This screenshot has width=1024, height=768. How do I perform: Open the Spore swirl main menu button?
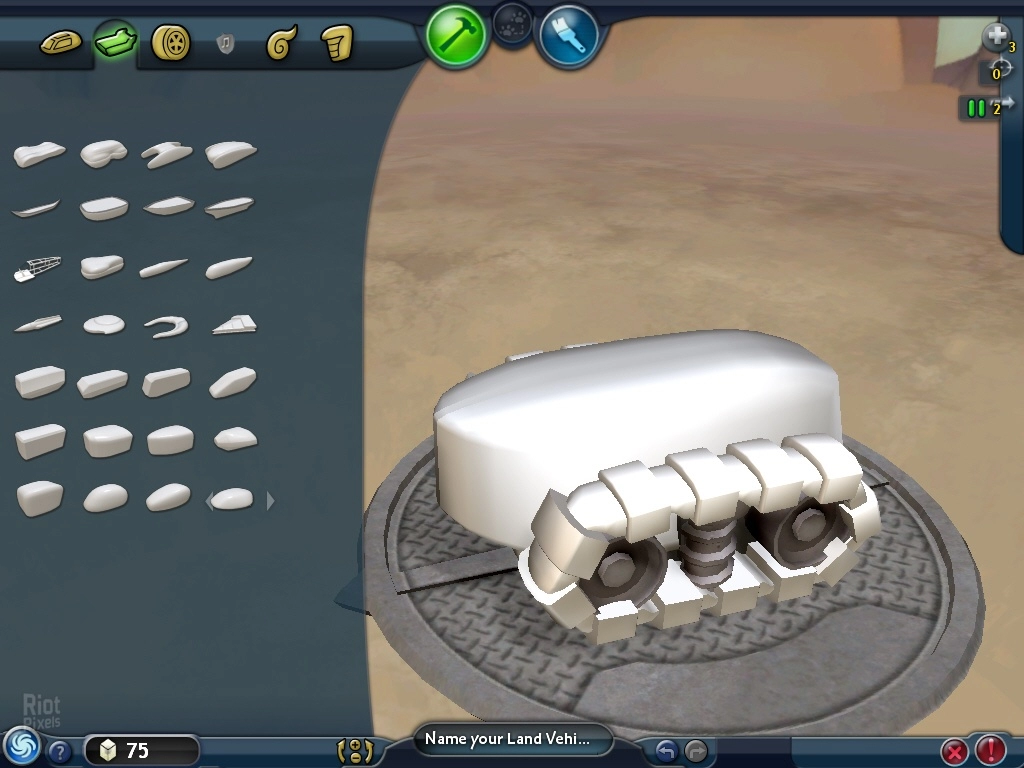tap(21, 746)
